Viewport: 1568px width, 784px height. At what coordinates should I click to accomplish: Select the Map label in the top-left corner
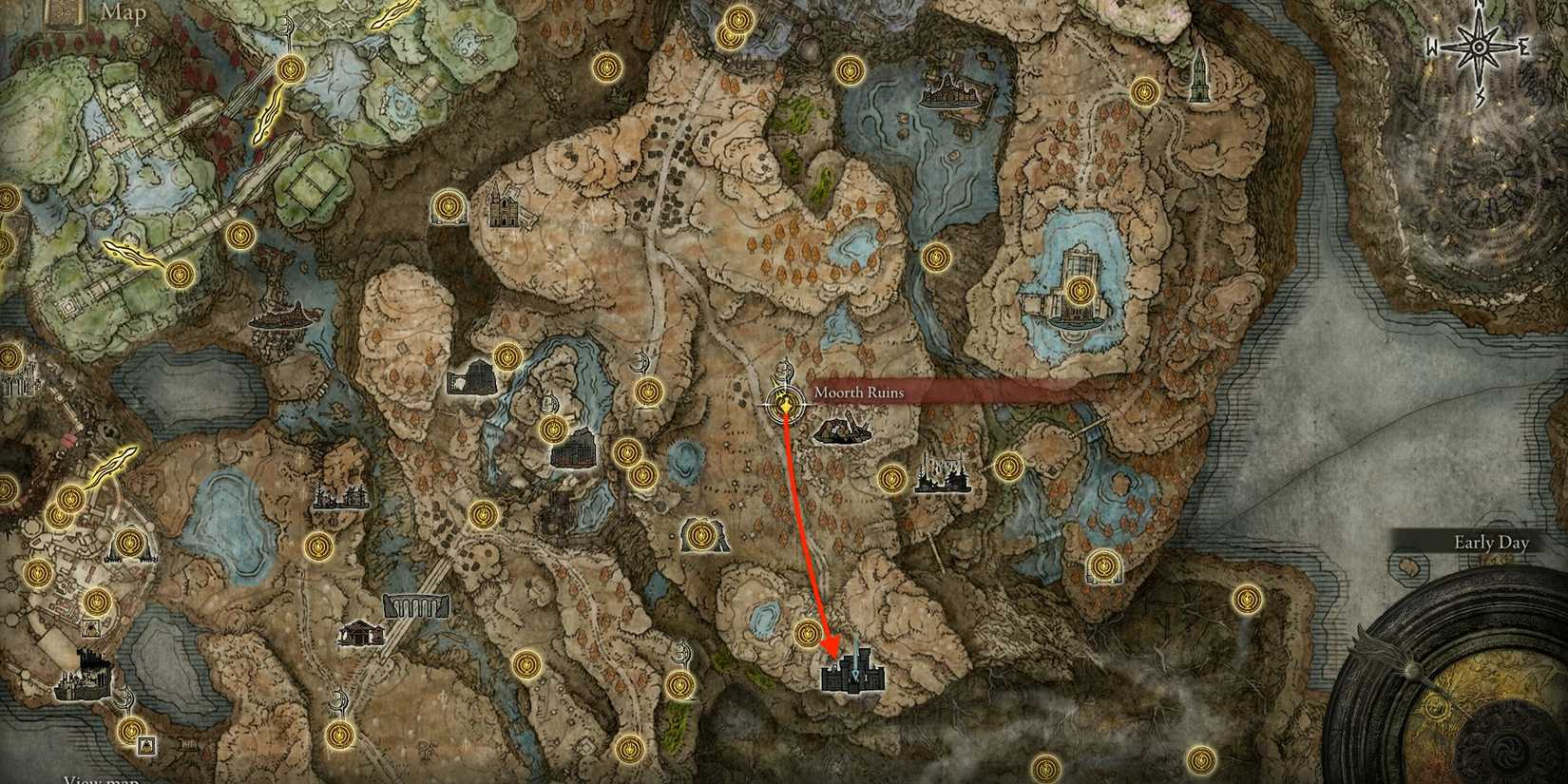119,14
